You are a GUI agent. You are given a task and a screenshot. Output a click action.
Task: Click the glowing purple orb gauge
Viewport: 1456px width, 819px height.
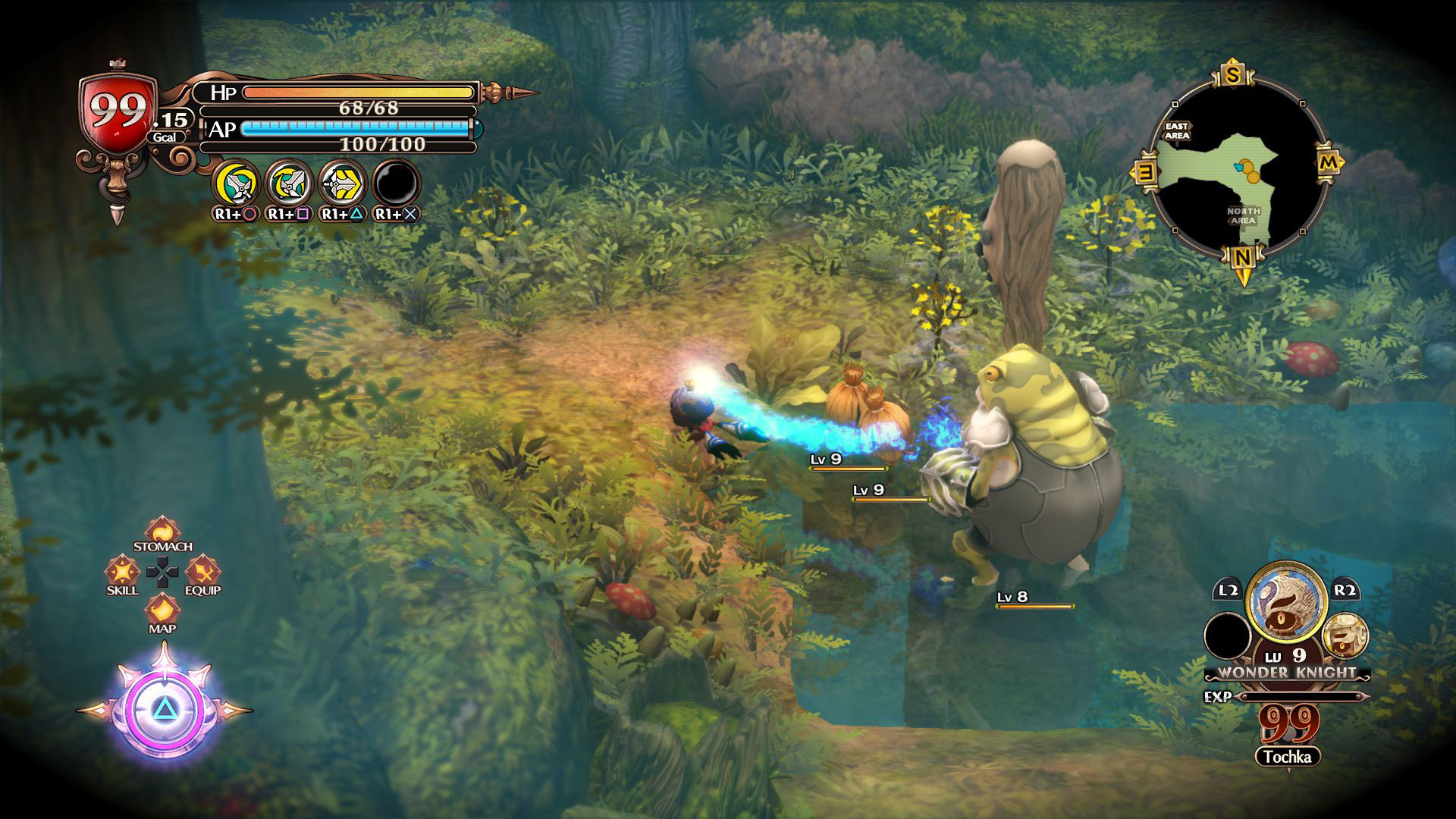coord(164,711)
